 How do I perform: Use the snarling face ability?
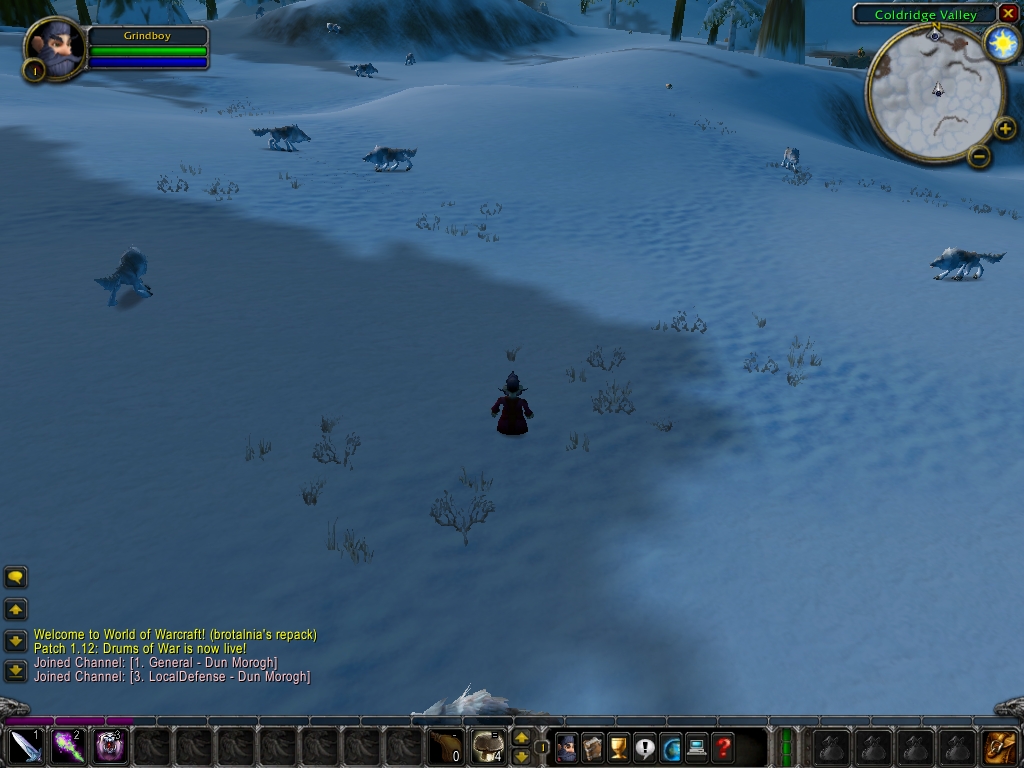[x=111, y=746]
